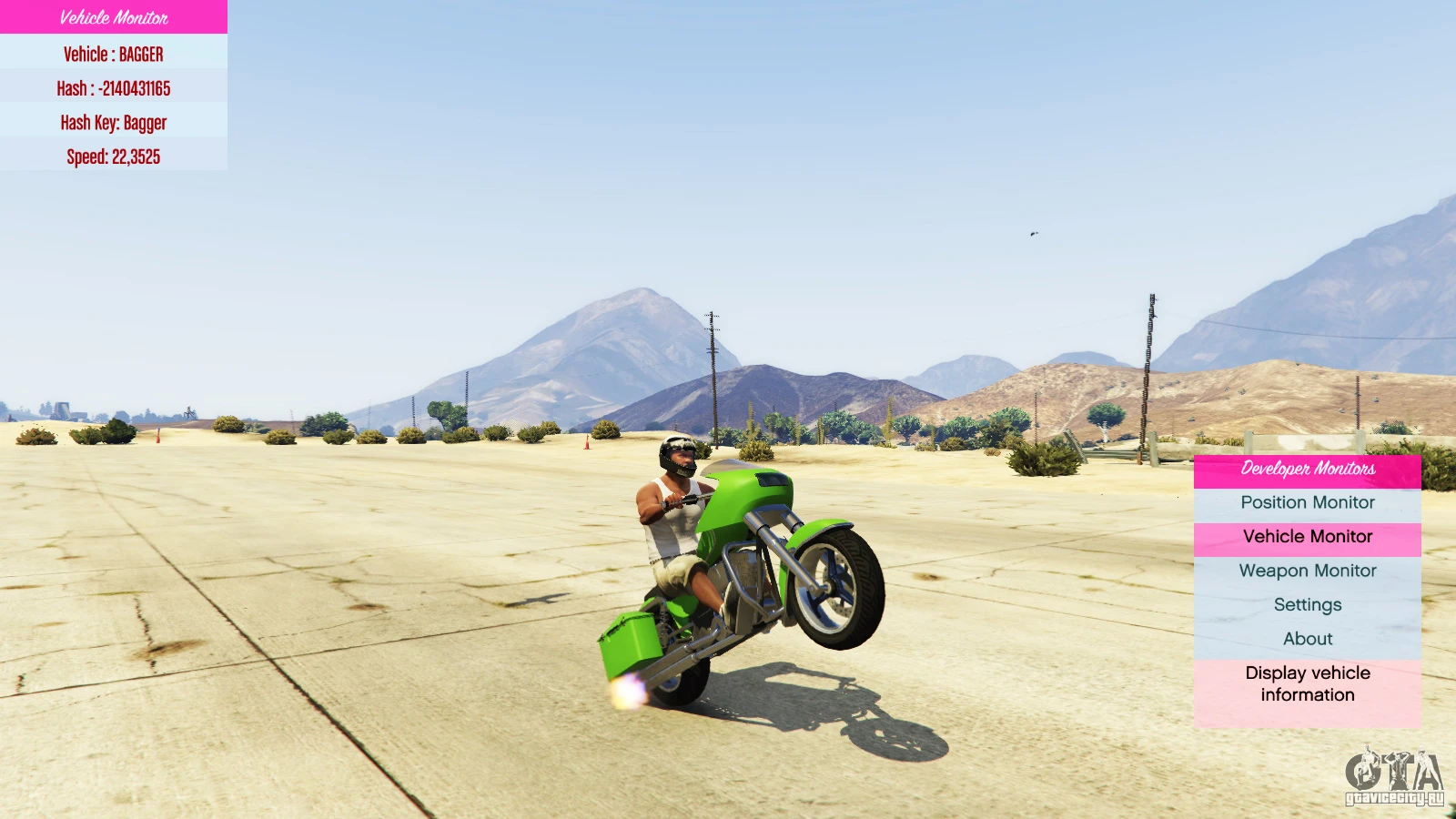Viewport: 1456px width, 819px height.
Task: Select the Hash Key: Bagger field
Action: tap(113, 122)
